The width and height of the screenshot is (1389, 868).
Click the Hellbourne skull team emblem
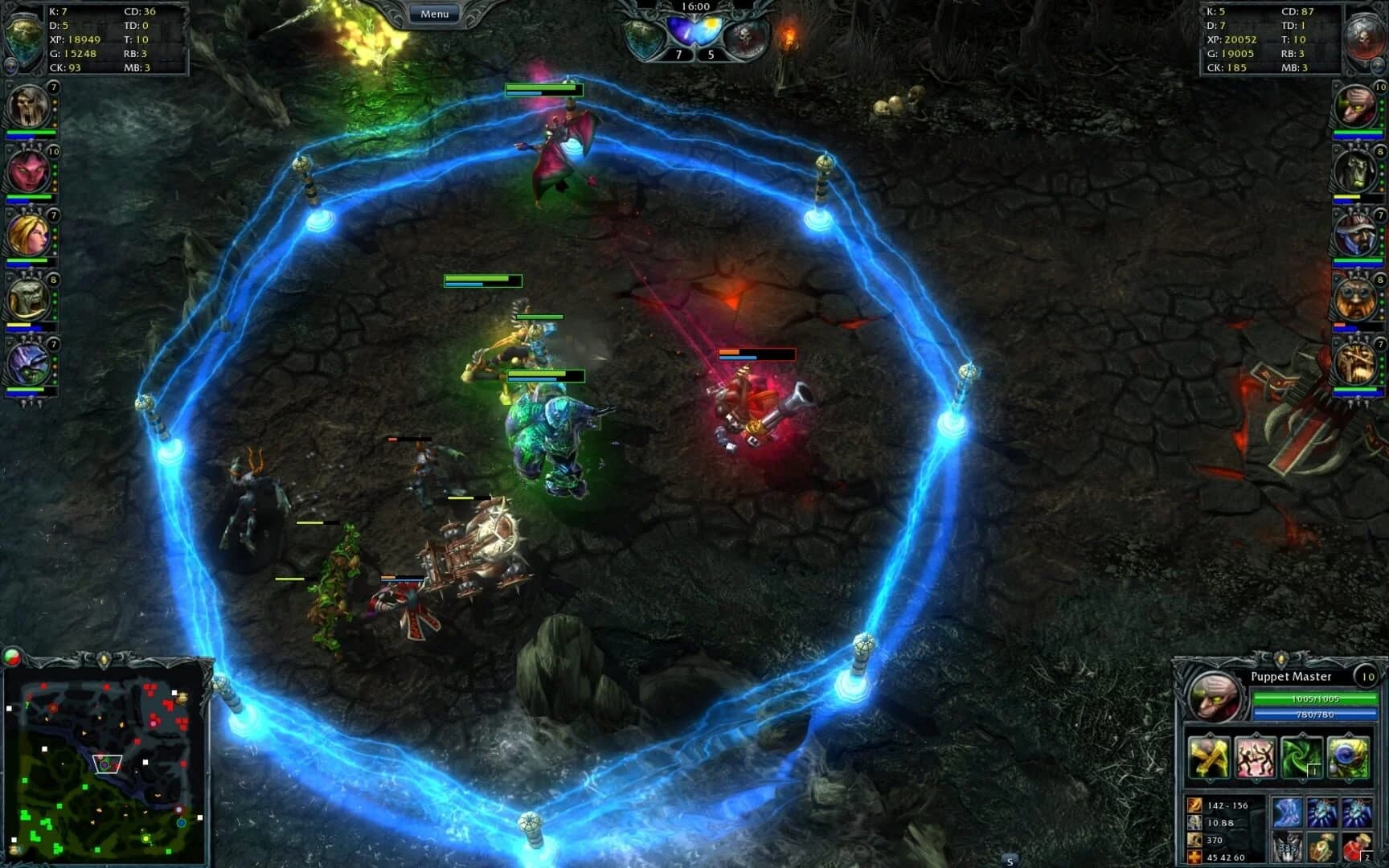pos(746,35)
